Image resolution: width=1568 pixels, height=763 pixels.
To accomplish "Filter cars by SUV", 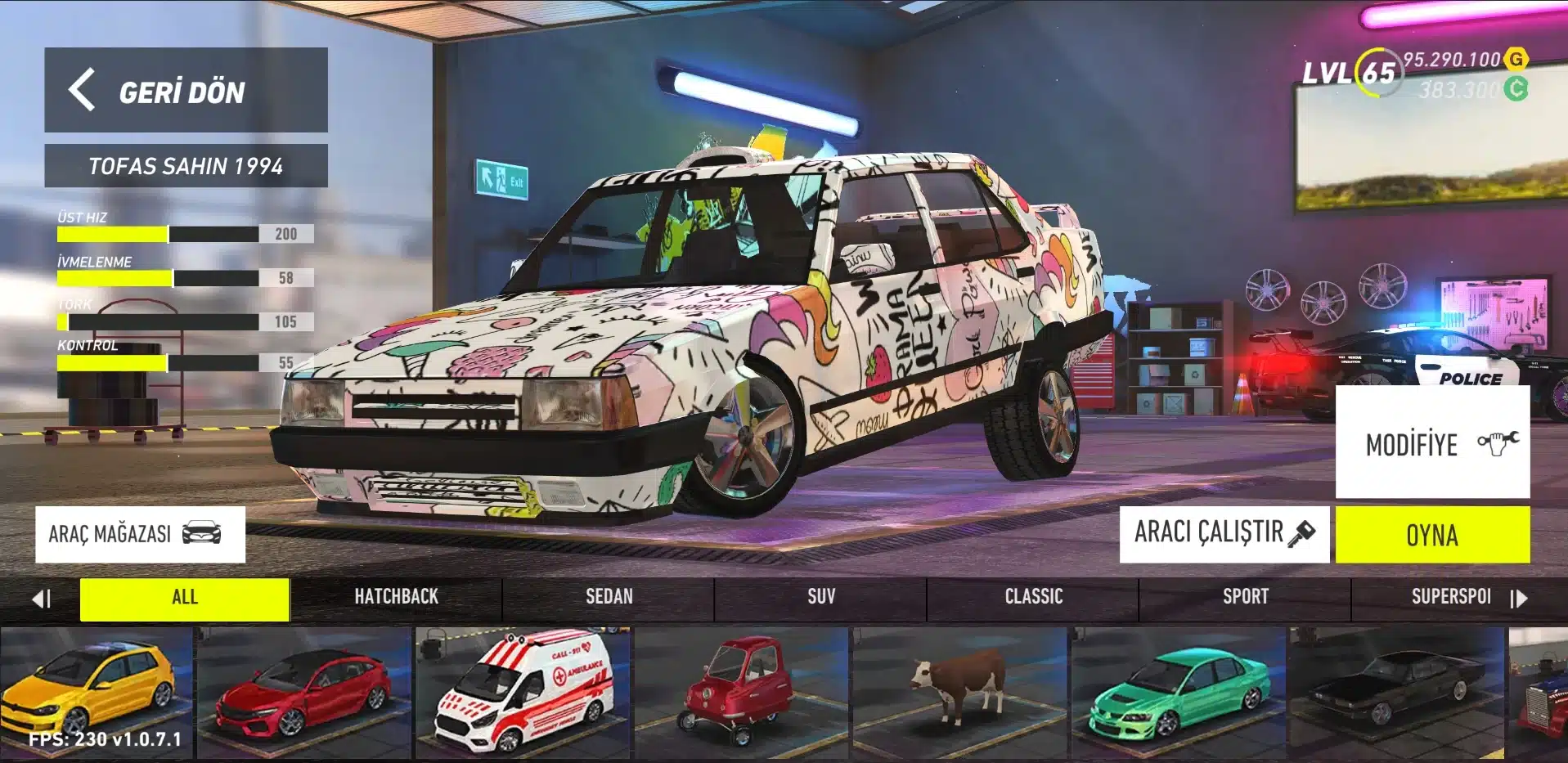I will click(x=821, y=598).
